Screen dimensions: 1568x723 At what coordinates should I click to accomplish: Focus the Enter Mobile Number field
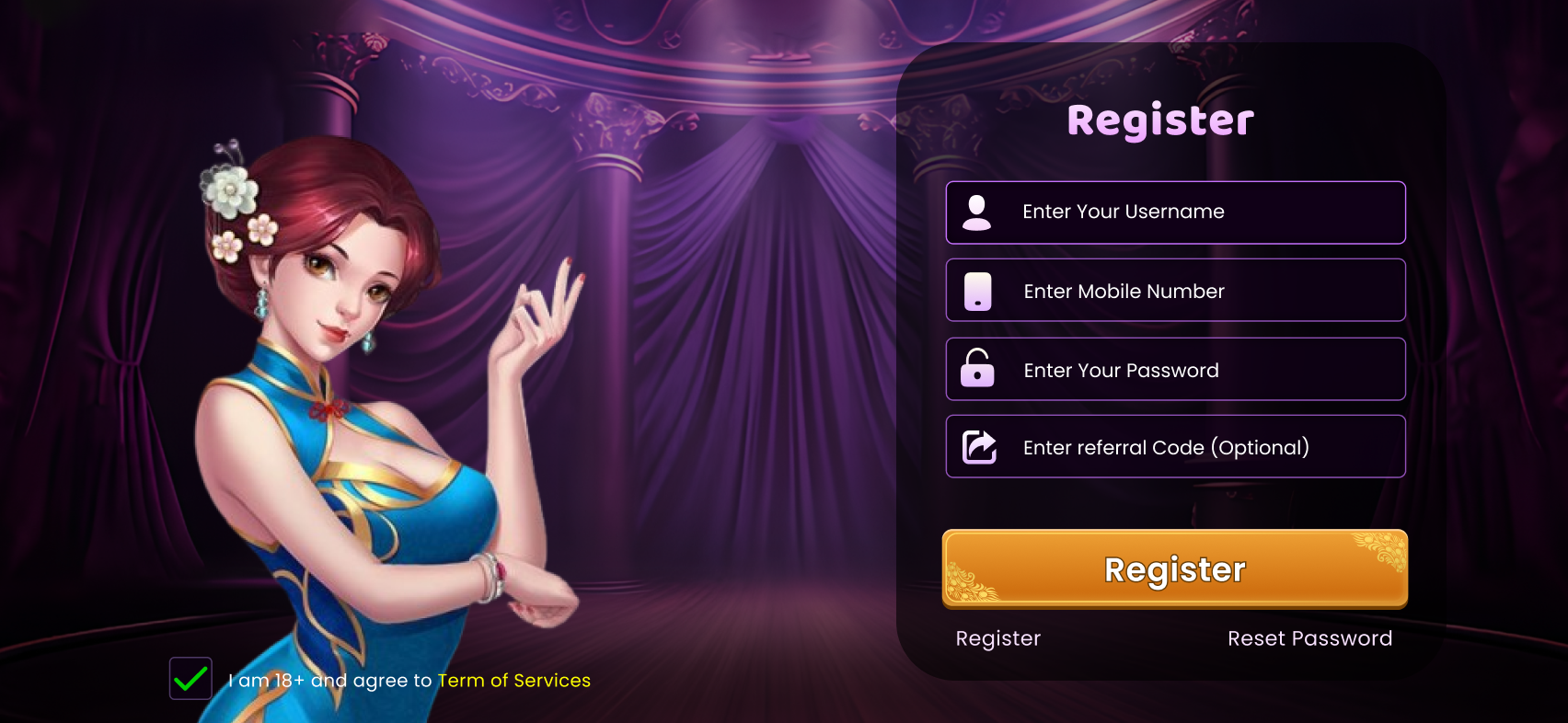click(1175, 290)
